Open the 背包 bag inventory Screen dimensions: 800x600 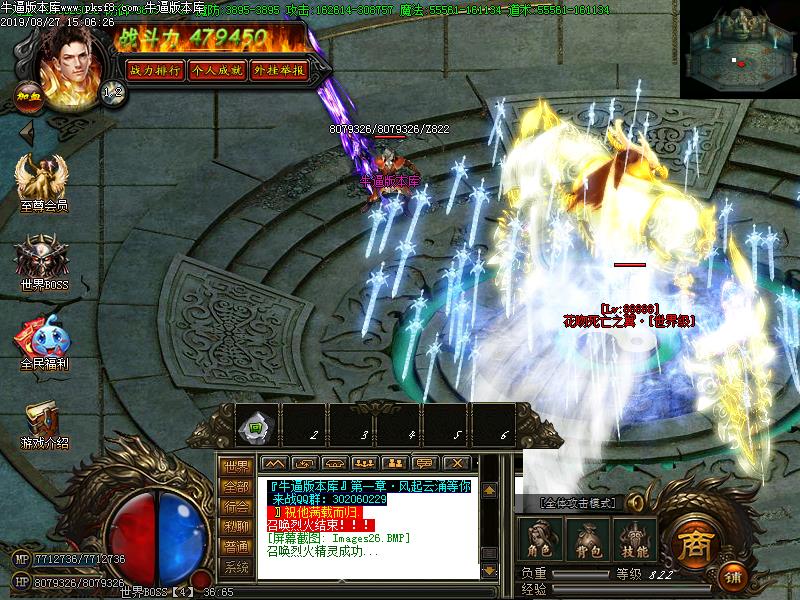point(586,539)
